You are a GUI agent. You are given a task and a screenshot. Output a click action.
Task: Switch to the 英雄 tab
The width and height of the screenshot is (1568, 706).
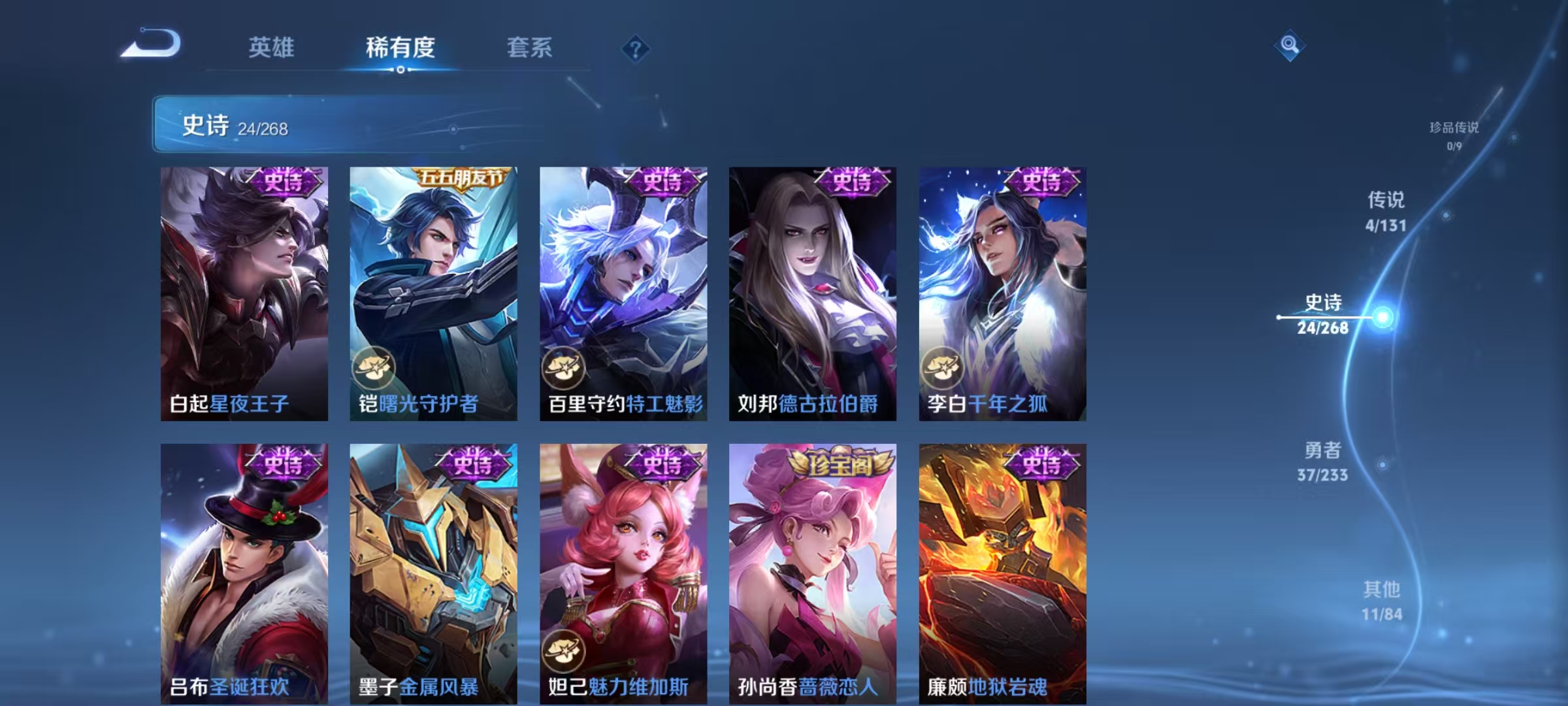[271, 48]
